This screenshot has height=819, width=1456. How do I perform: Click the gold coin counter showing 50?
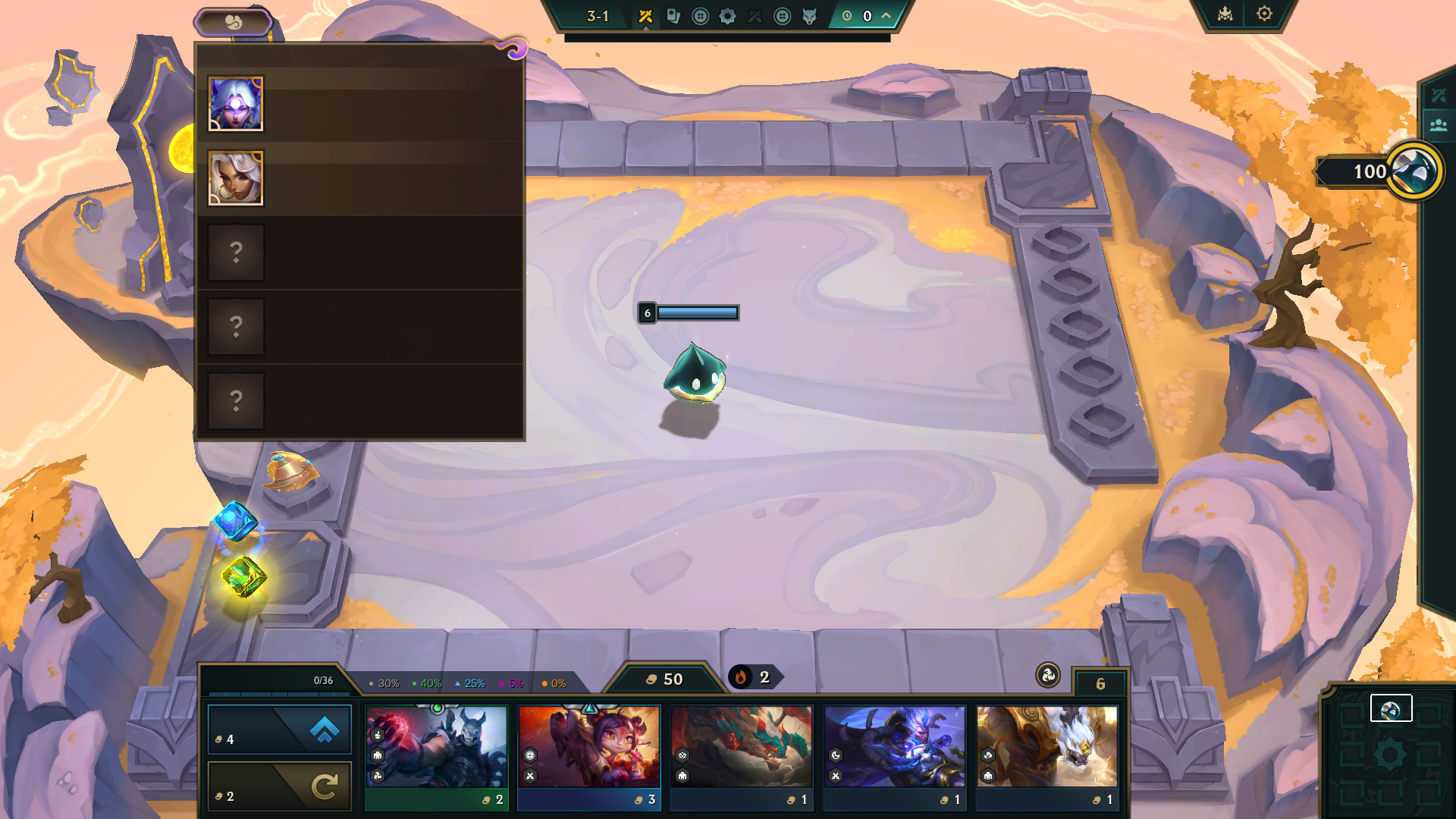tap(664, 679)
